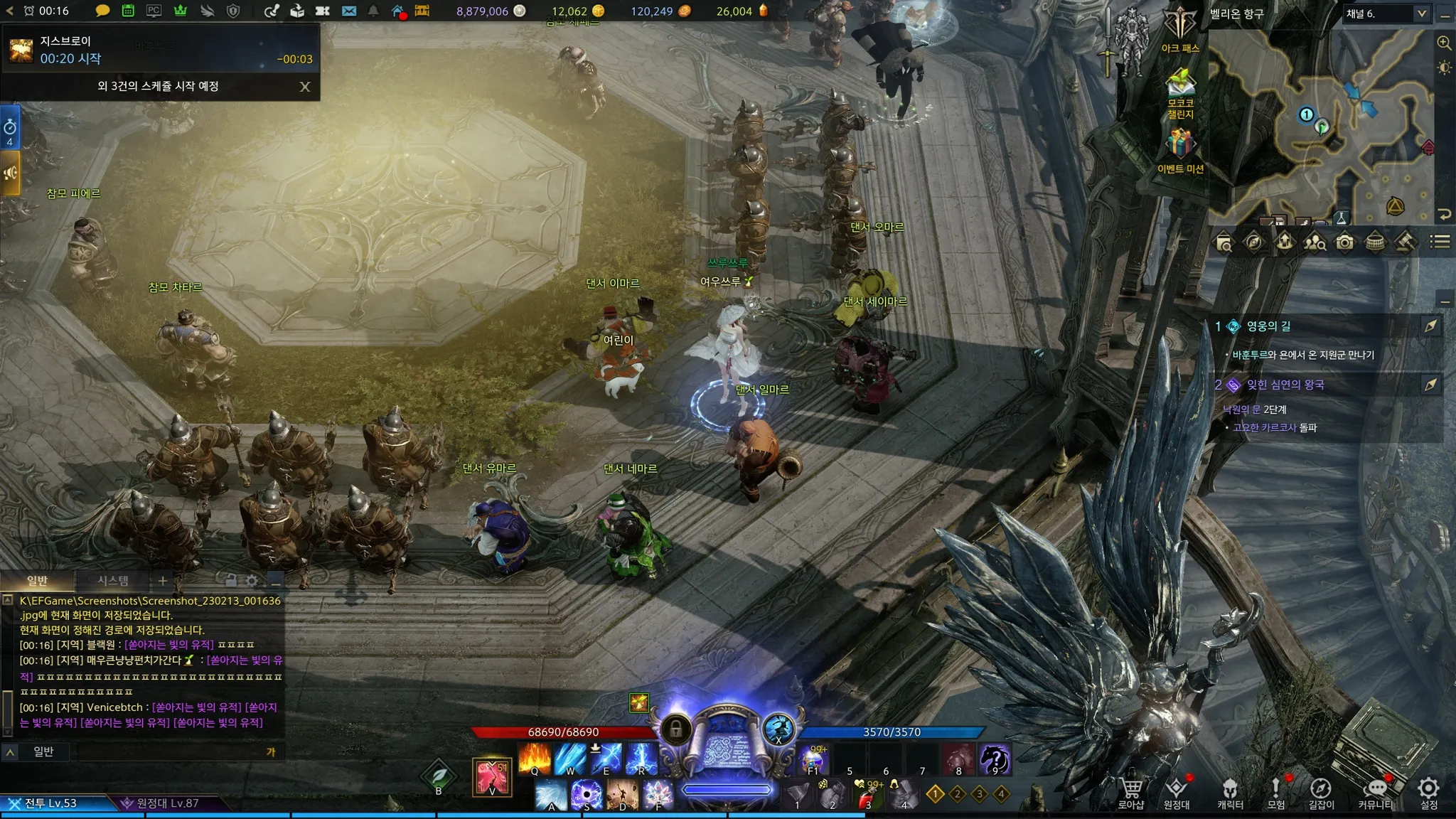Select the 일반 chat tab
This screenshot has height=819, width=1456.
point(37,581)
